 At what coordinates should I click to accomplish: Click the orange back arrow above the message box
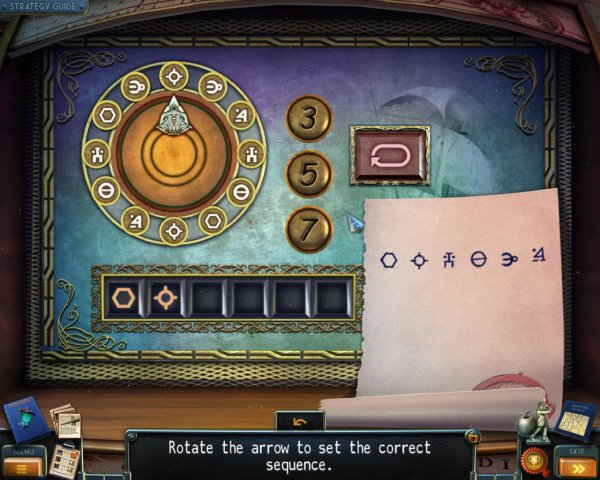[300, 421]
